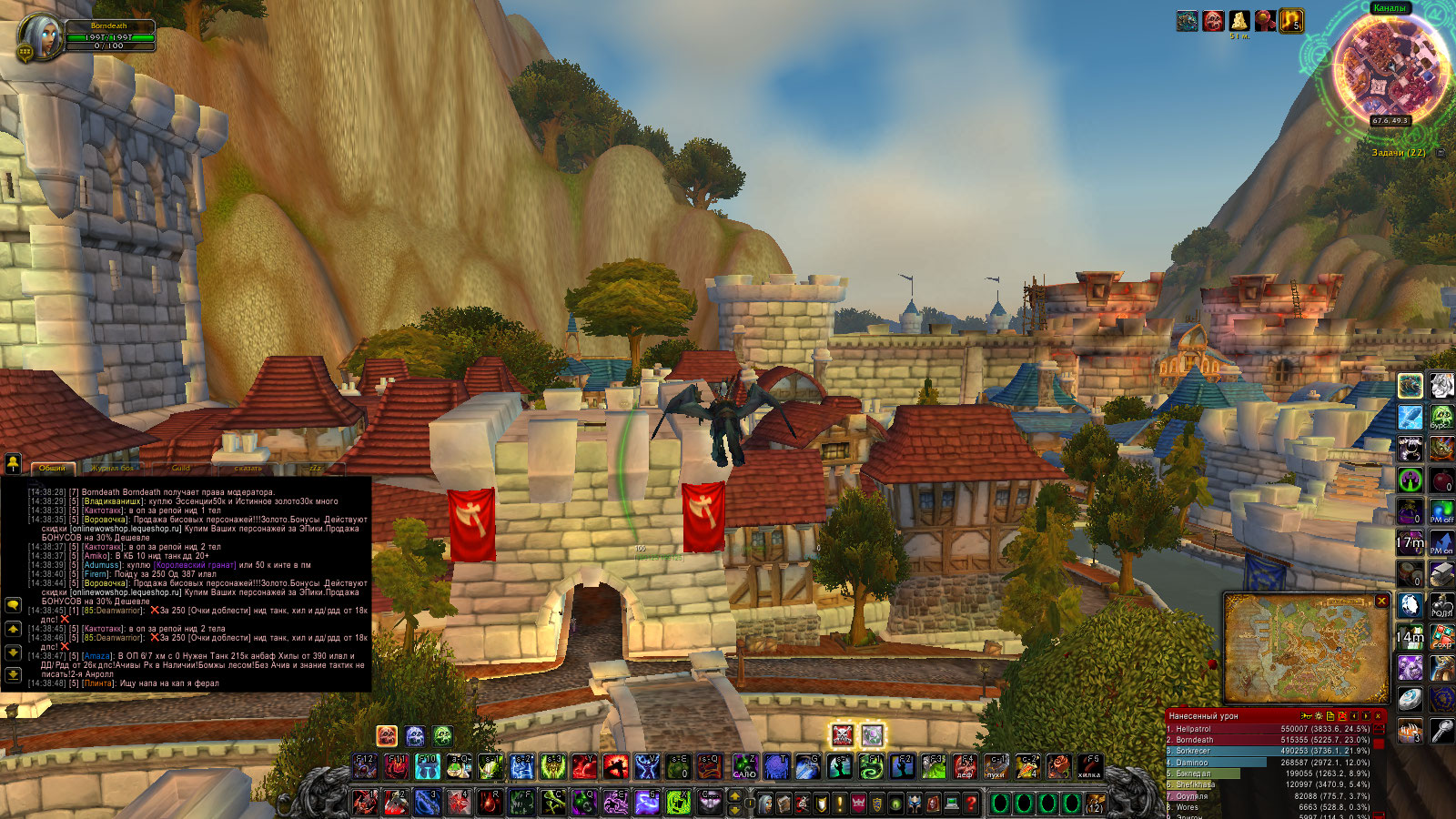The width and height of the screenshot is (1456, 819).
Task: Switch to the Общий chat tab
Action: coord(52,468)
